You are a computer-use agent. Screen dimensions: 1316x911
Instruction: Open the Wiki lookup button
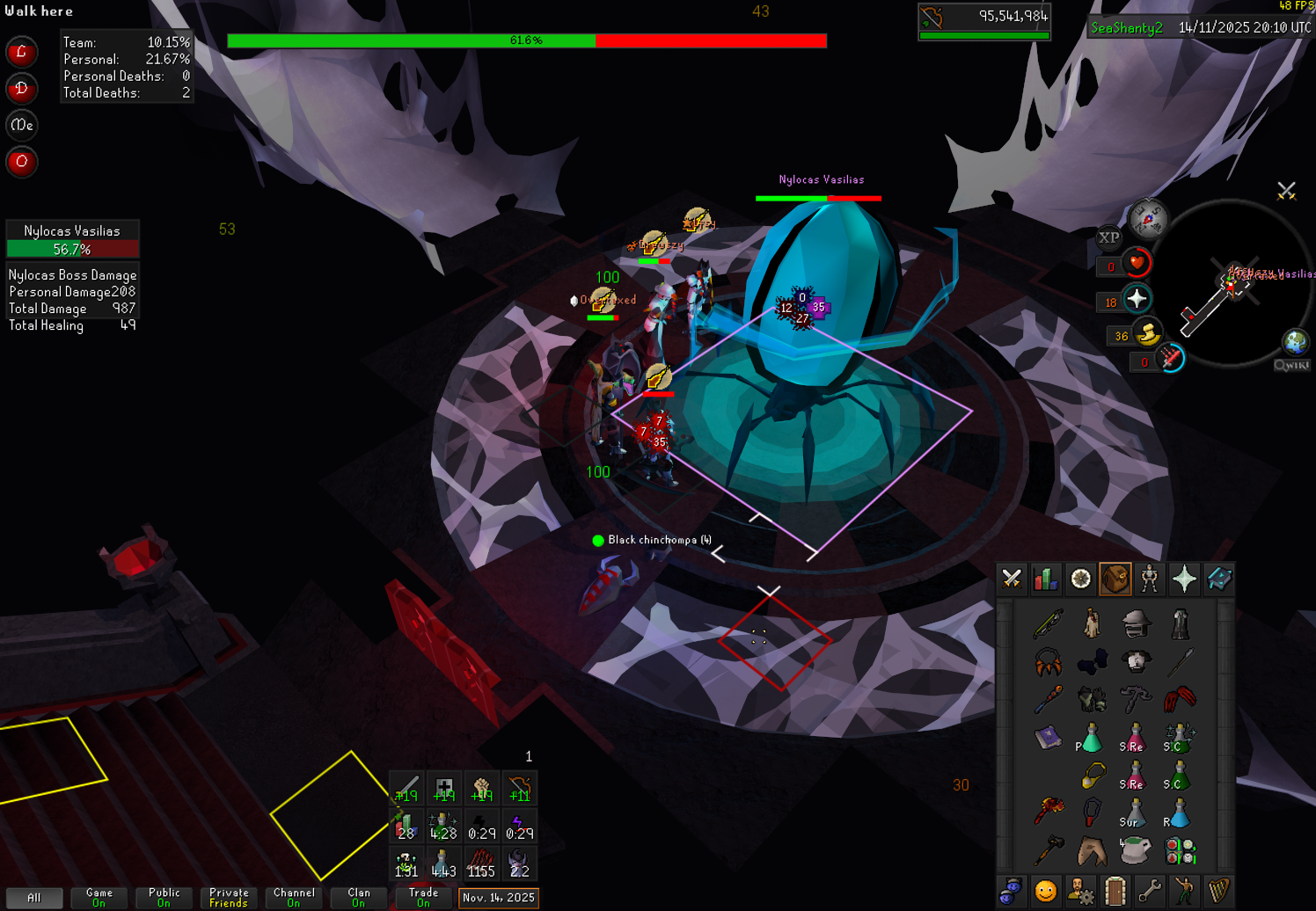[1291, 365]
